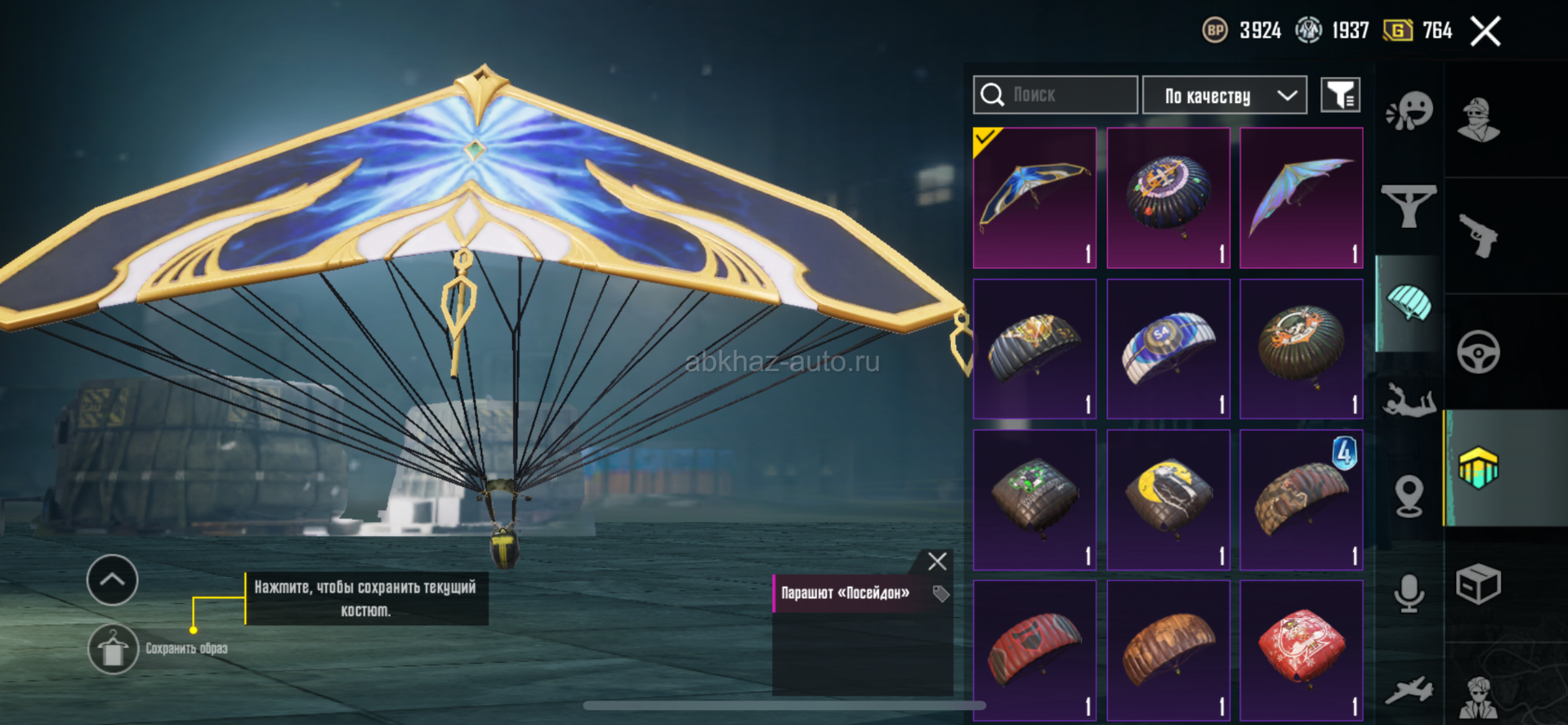Switch to the emotes category tab
This screenshot has height=725, width=1568.
point(1409,111)
